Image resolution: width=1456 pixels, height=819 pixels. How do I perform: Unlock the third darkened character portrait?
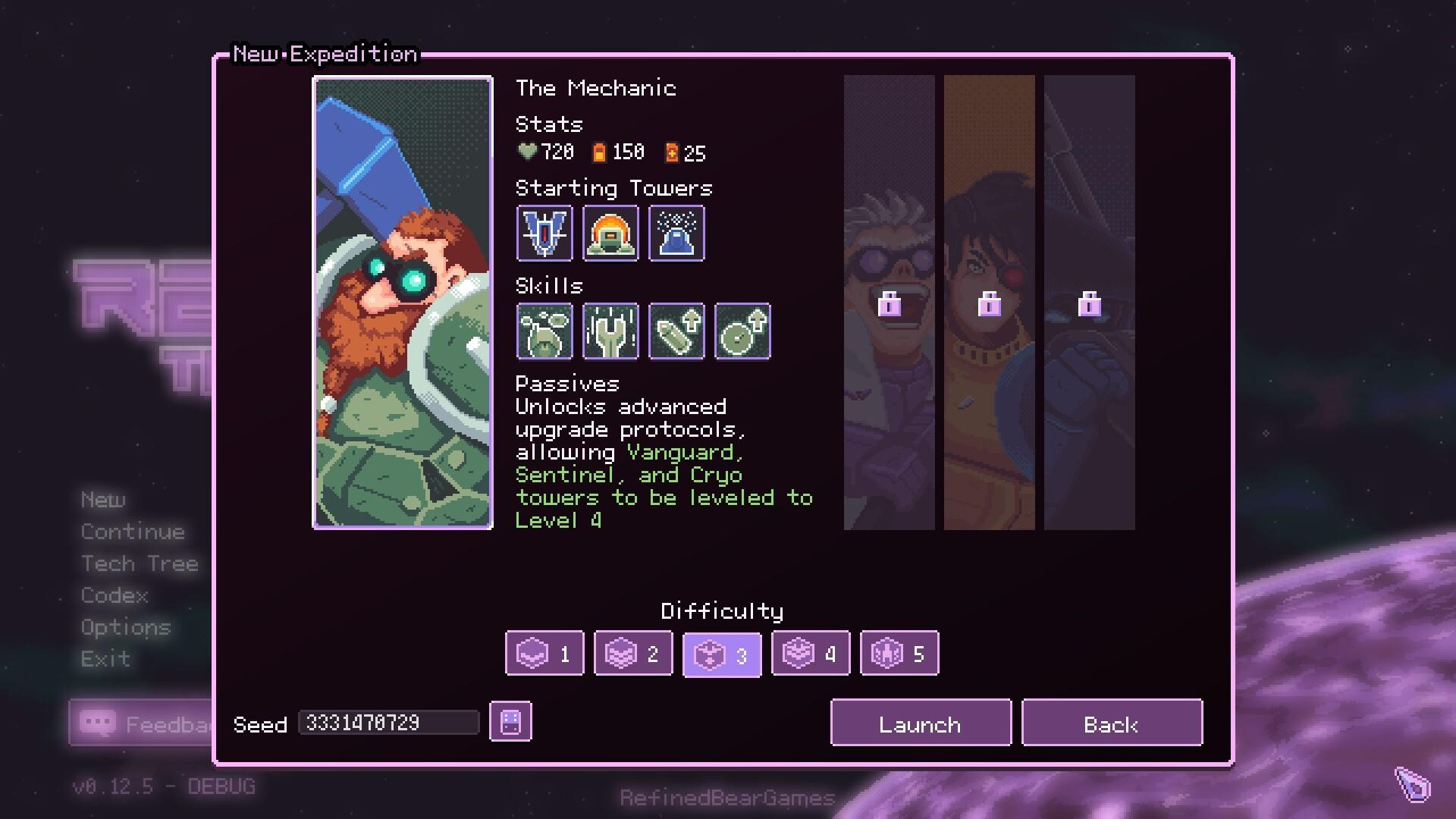pos(1088,302)
